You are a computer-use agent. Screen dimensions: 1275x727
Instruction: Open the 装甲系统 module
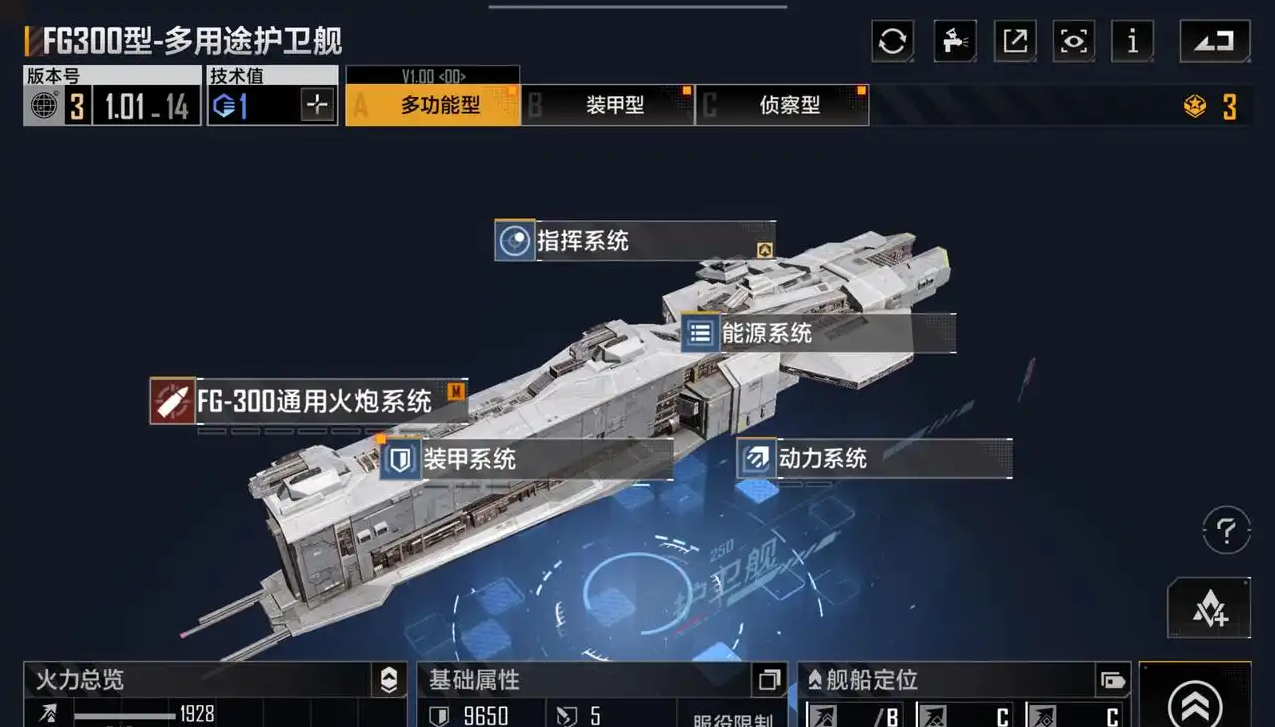click(525, 460)
